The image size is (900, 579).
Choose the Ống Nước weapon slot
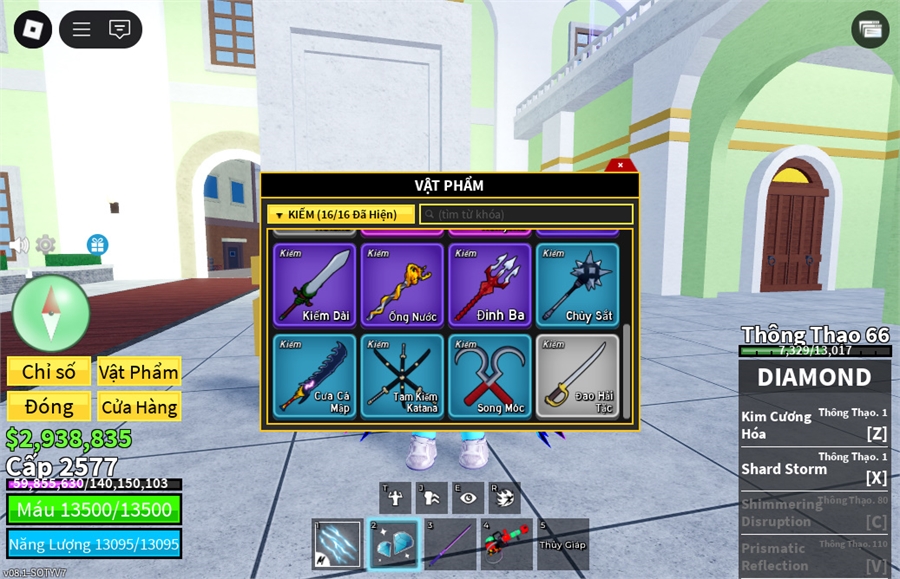point(402,285)
